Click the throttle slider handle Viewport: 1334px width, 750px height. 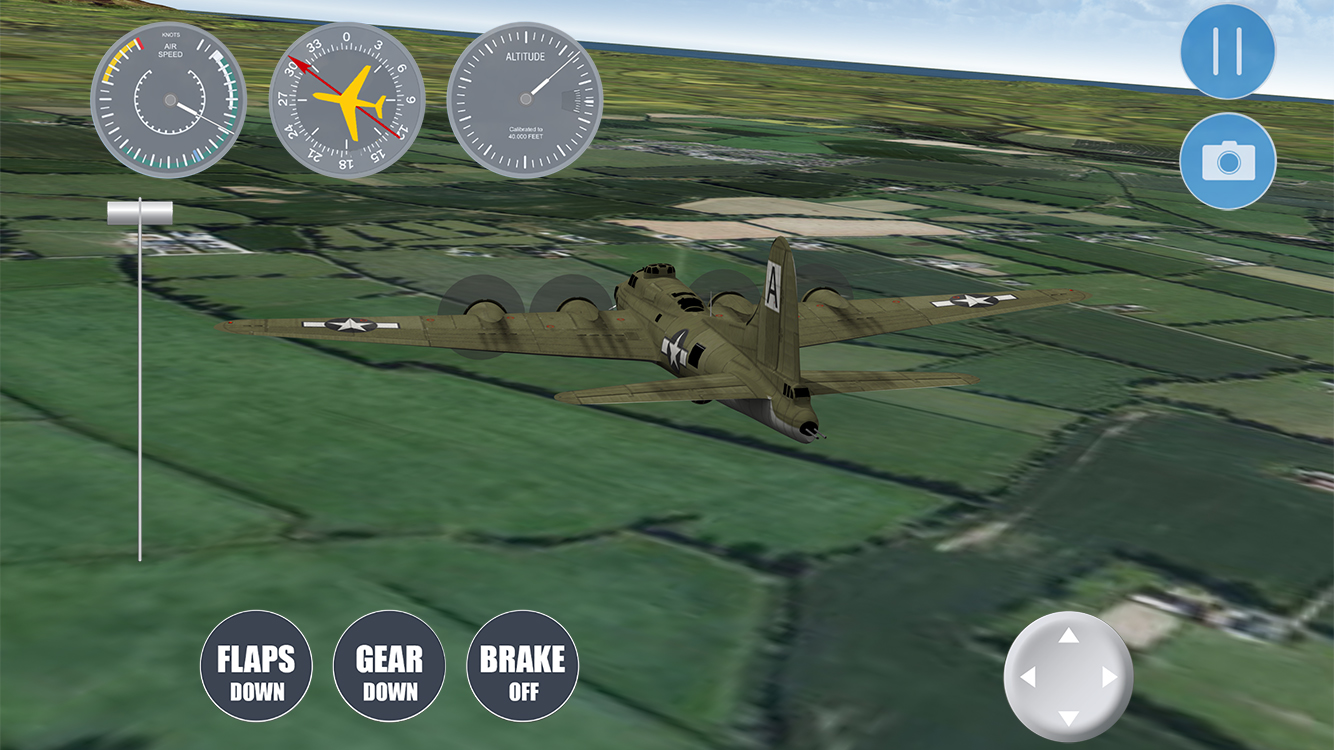tap(140, 211)
